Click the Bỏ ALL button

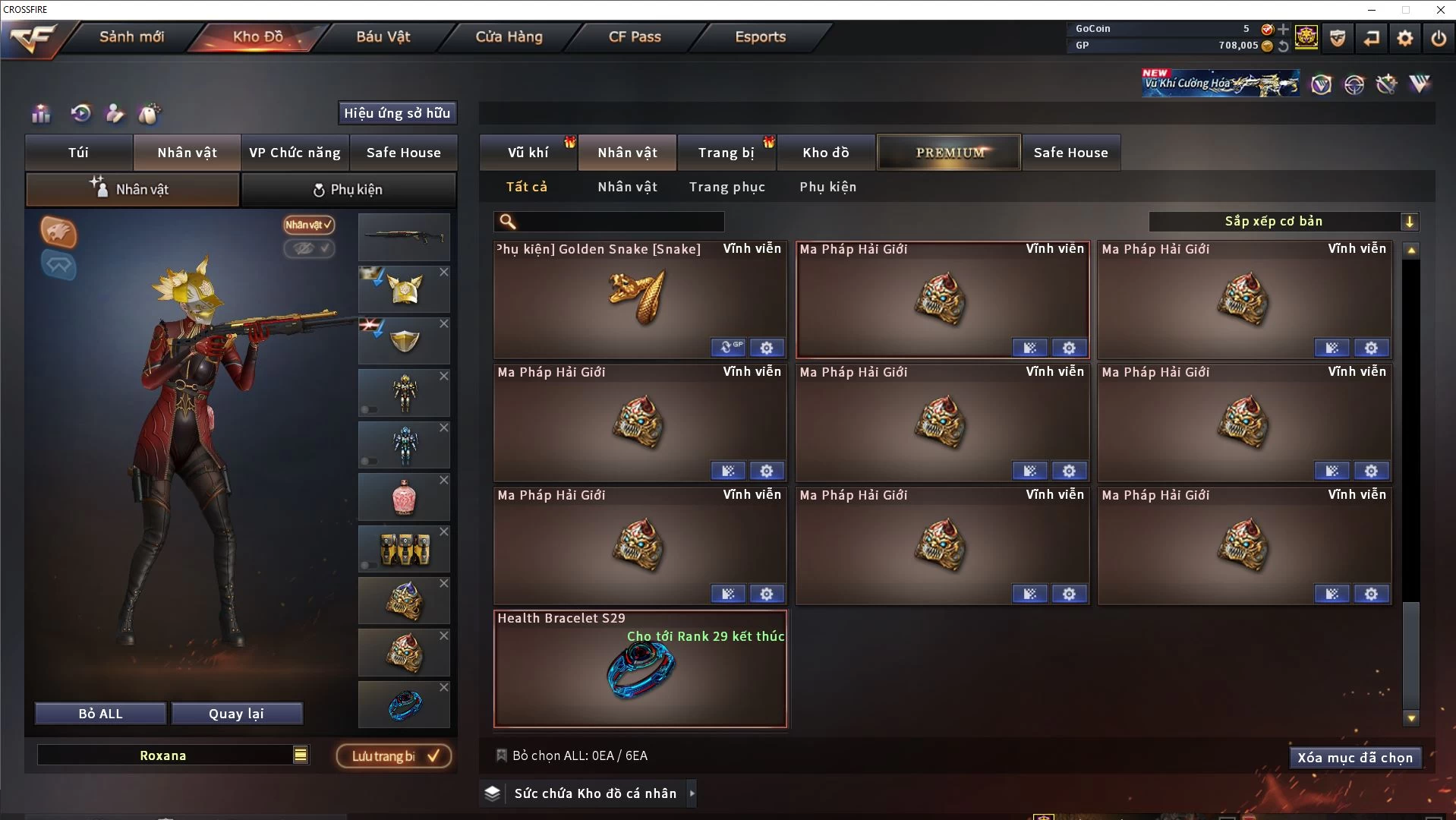[x=100, y=714]
